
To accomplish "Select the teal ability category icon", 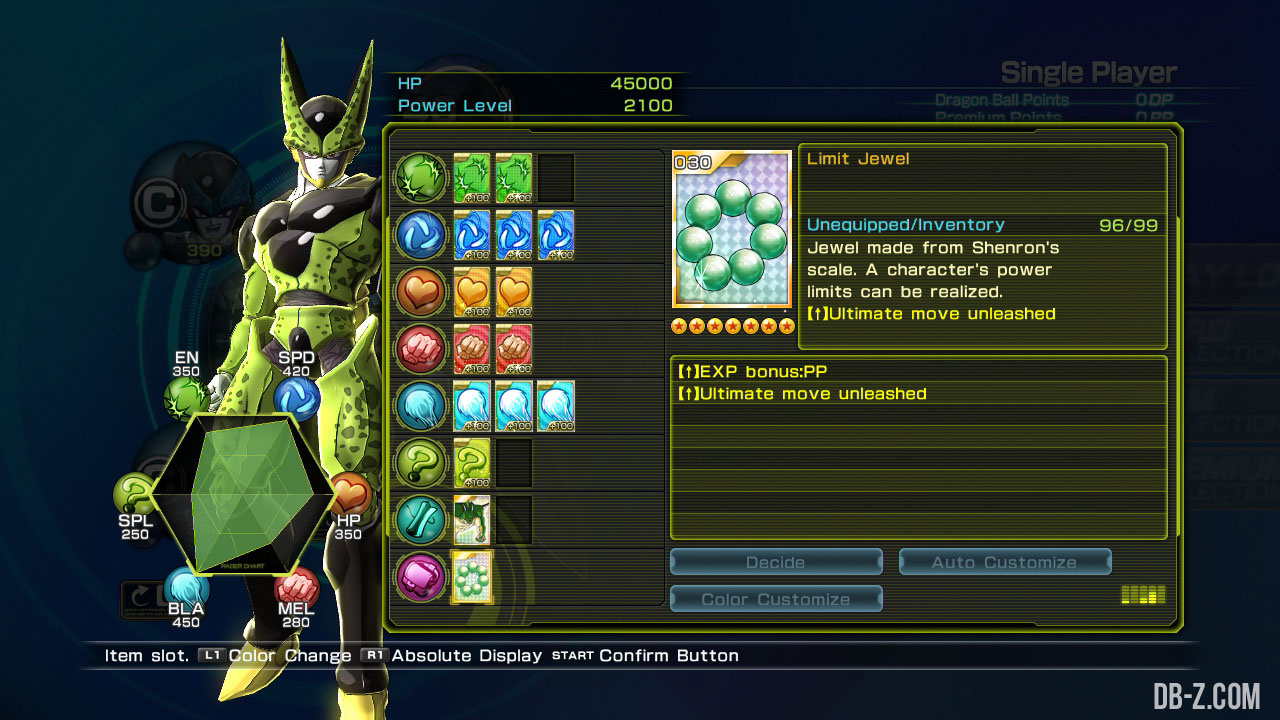I will [421, 520].
